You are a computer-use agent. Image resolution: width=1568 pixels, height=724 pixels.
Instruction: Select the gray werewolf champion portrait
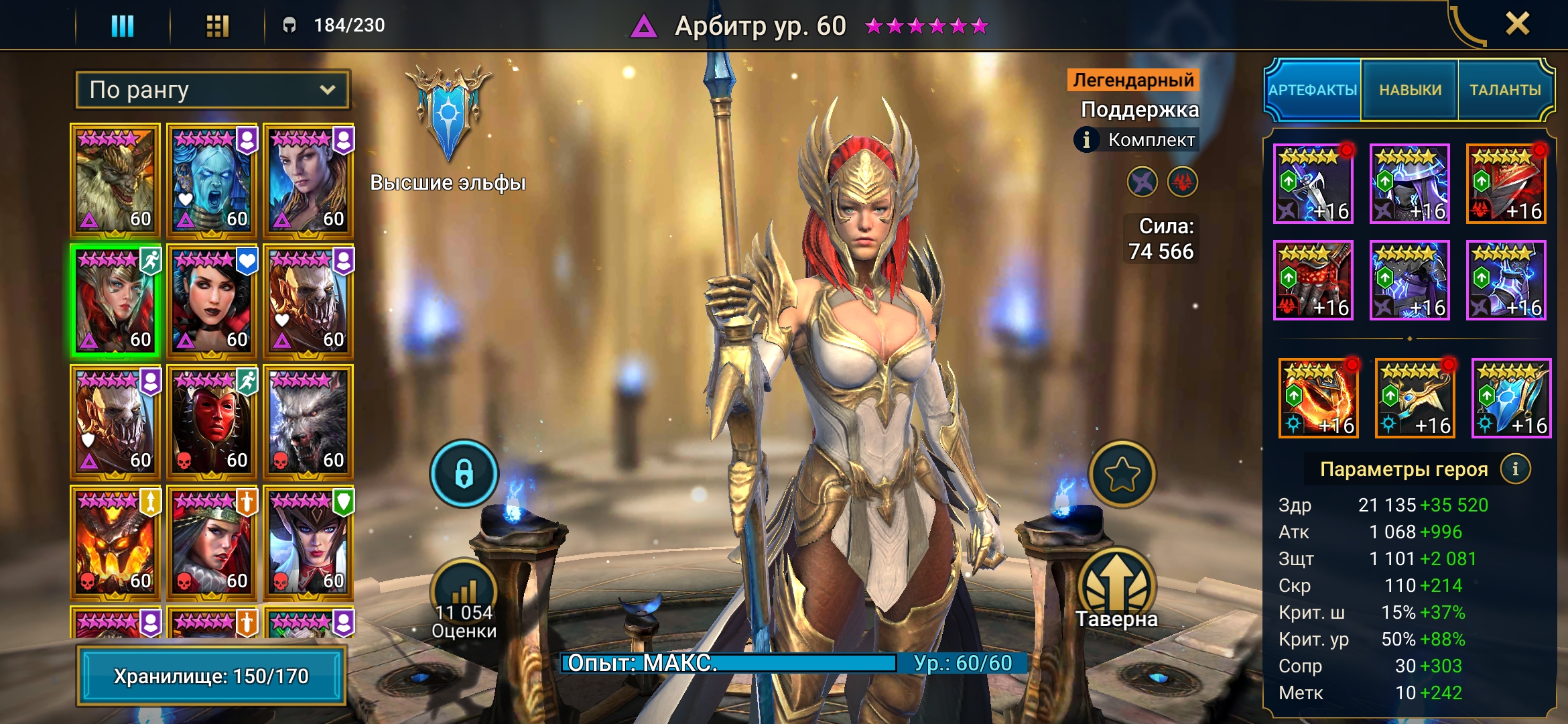[x=308, y=421]
